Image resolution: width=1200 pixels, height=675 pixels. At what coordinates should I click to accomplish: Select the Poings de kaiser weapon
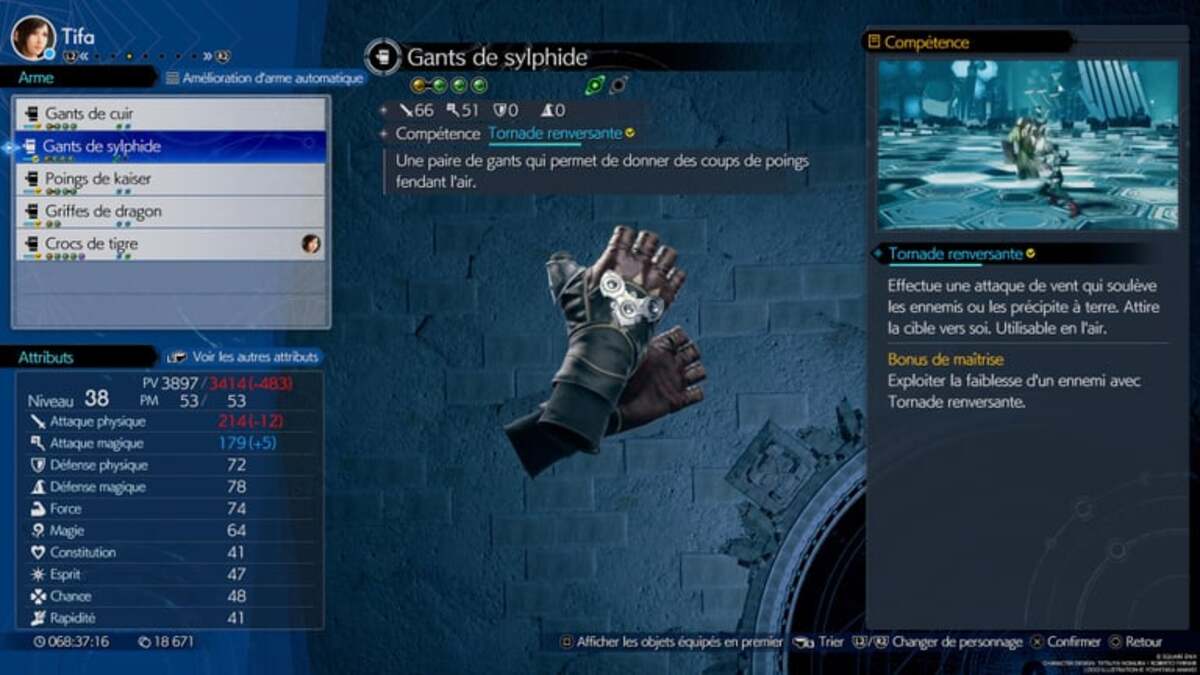click(x=170, y=179)
